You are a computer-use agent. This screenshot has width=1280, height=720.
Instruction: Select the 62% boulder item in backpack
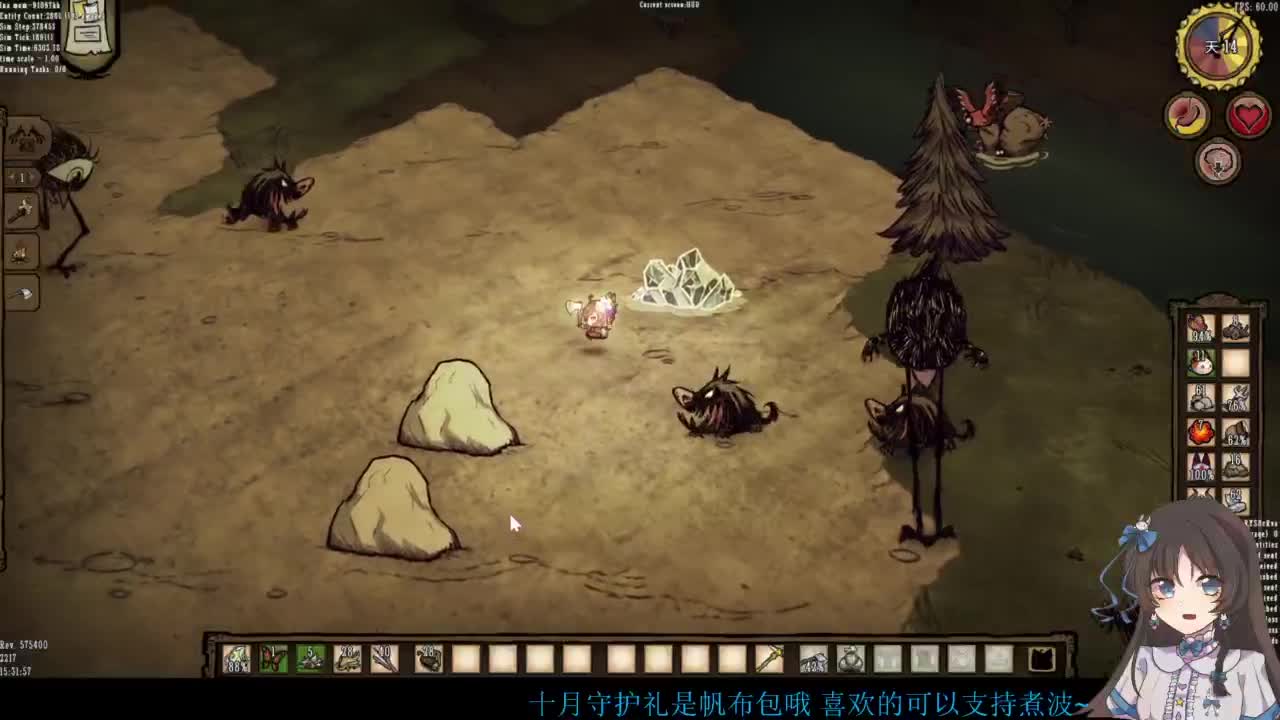click(x=1236, y=432)
